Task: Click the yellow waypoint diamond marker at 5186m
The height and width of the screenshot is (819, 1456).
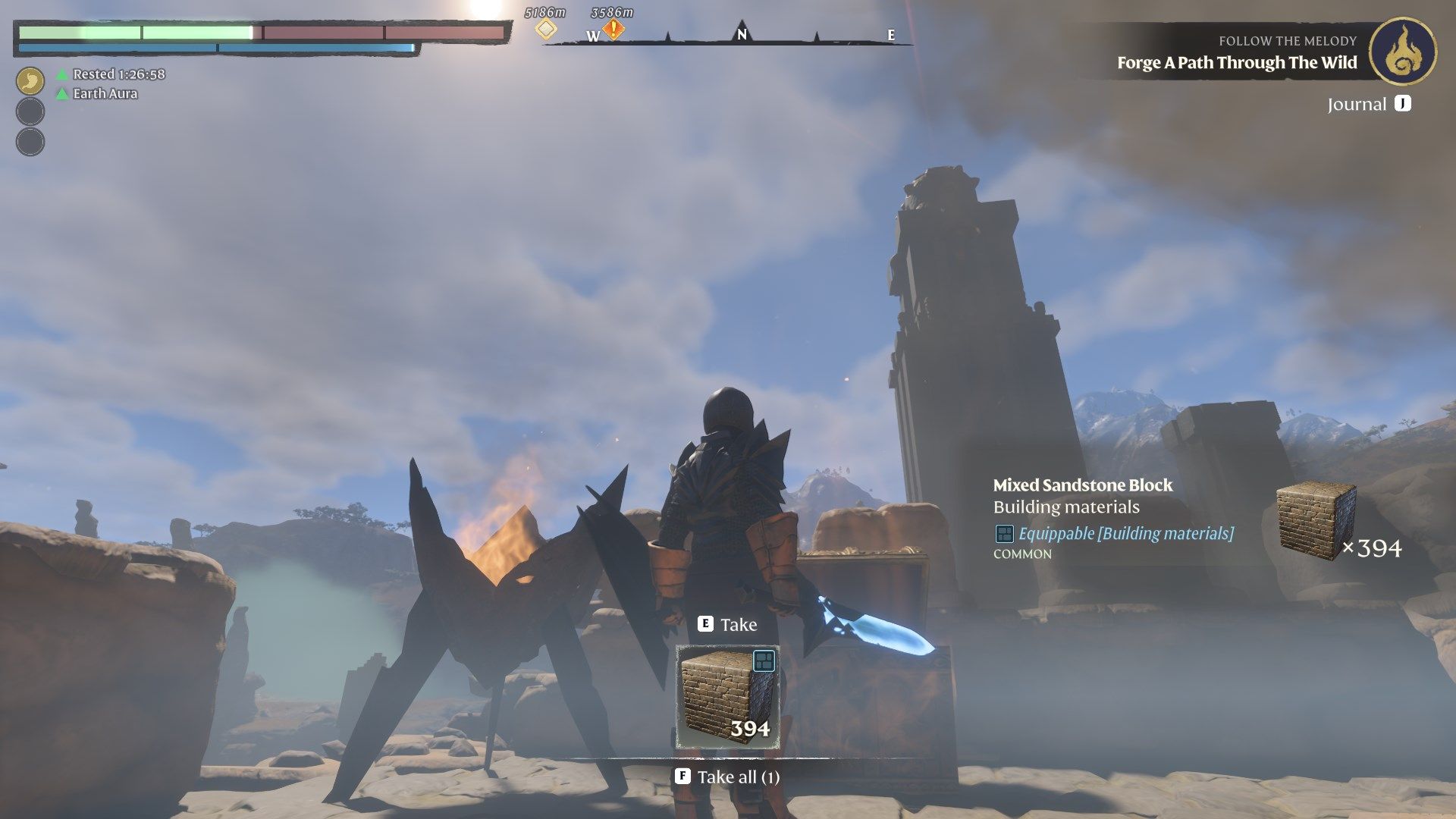Action: (545, 27)
